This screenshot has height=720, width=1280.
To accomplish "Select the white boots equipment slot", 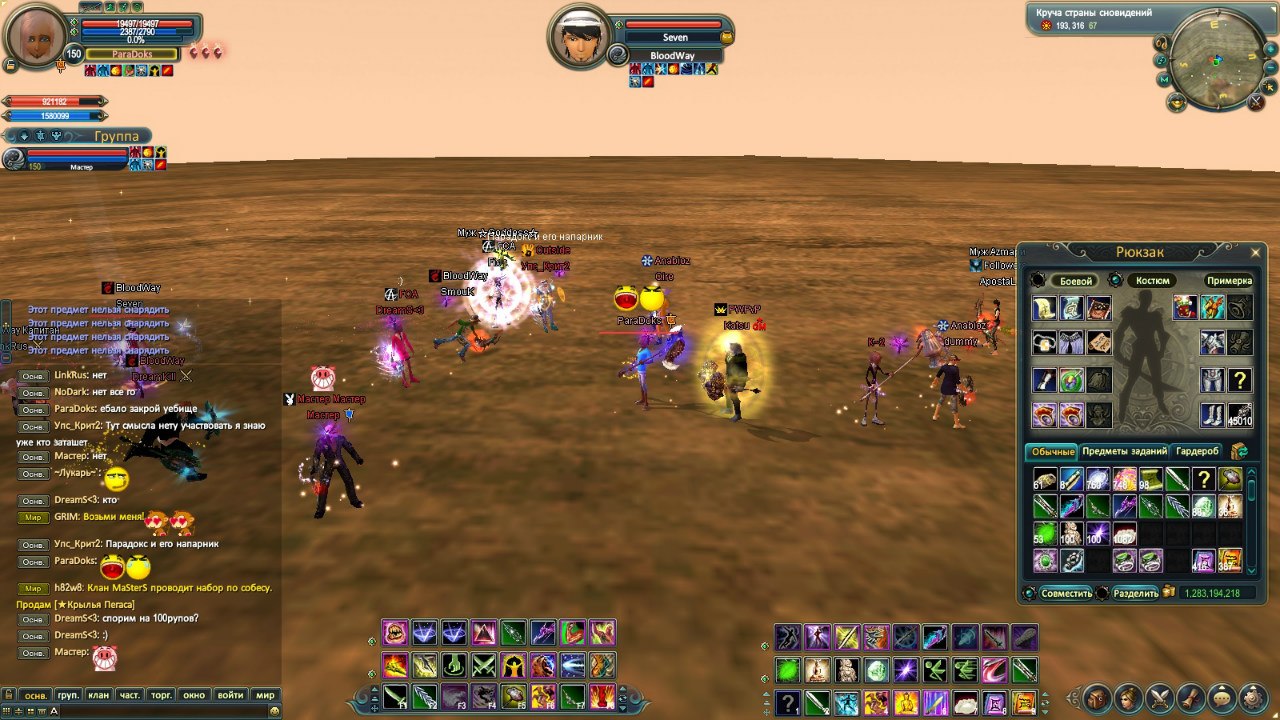I will (x=1212, y=414).
